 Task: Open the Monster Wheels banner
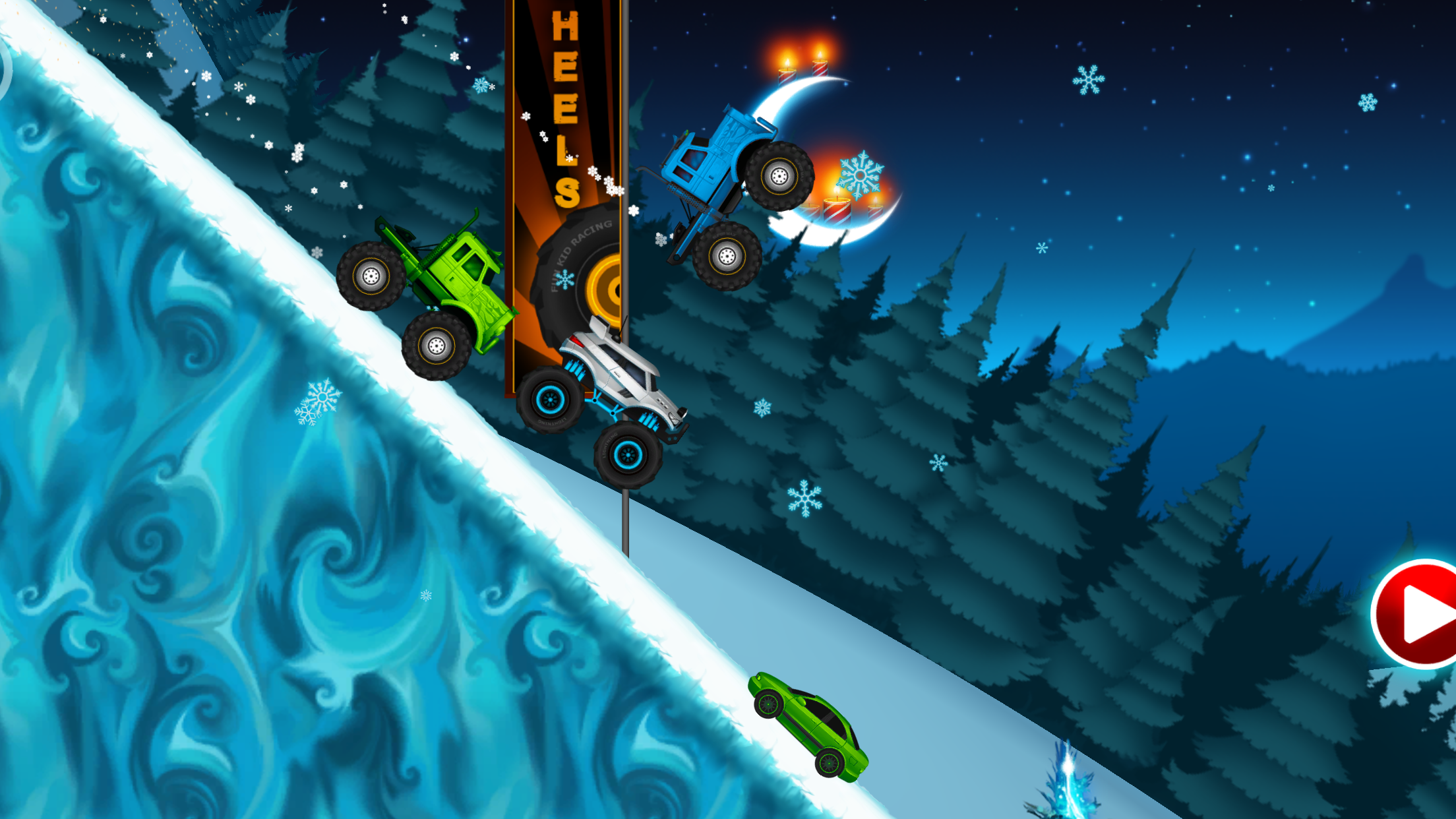[x=566, y=198]
